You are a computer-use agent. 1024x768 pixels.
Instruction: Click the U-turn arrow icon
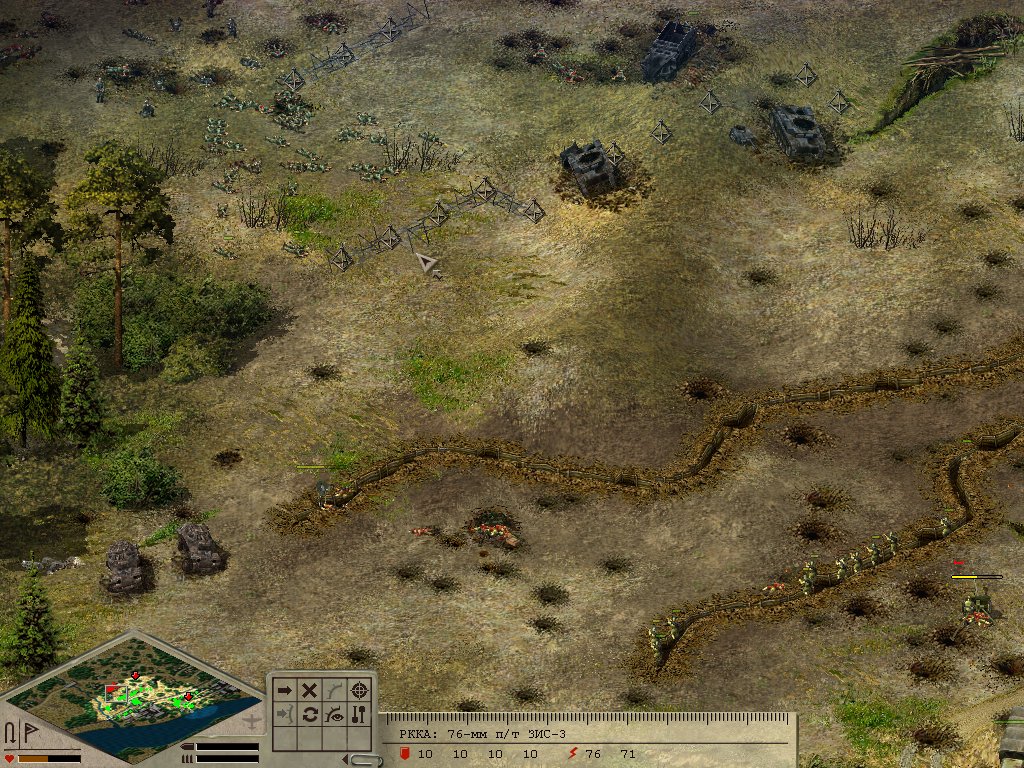click(x=11, y=733)
